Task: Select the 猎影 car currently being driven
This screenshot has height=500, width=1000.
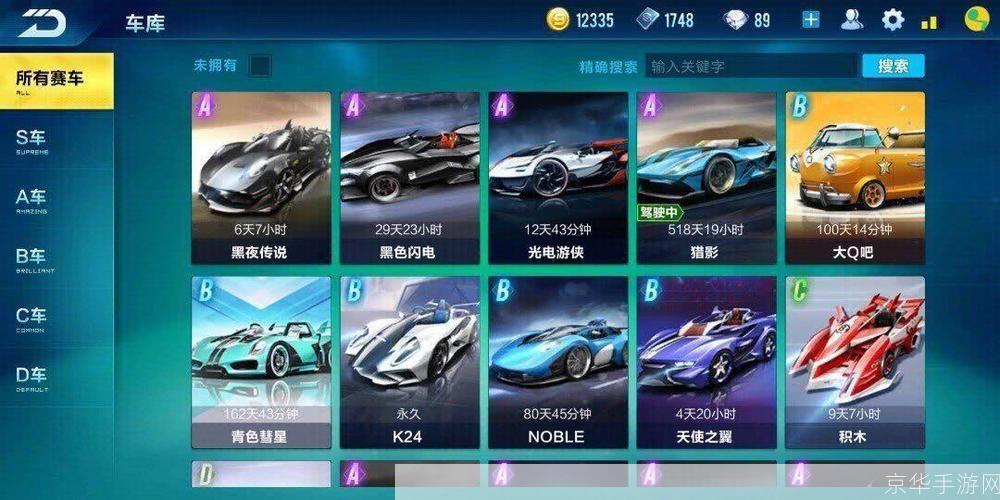Action: click(x=706, y=178)
